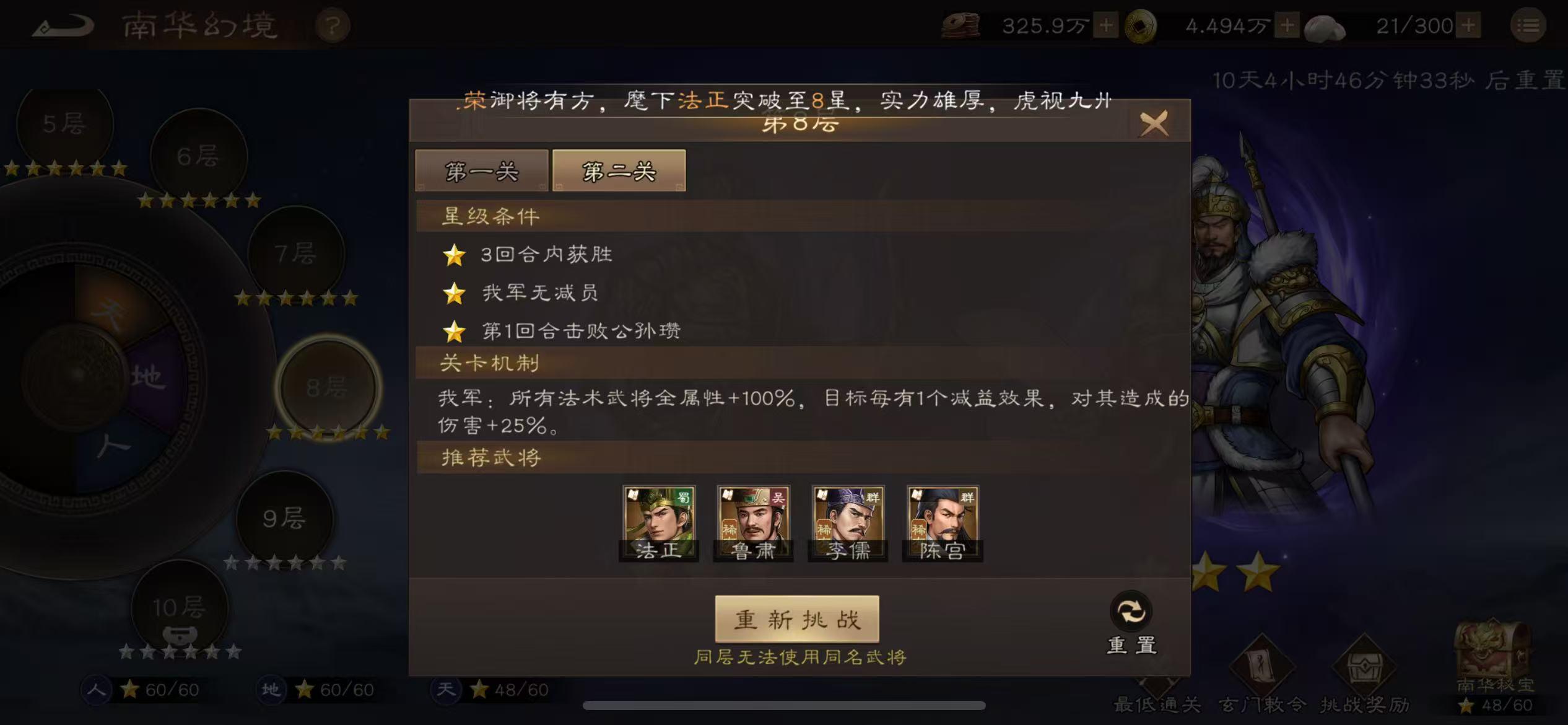Open the help icon beside 南华幻境 title
Screen dimensions: 1568x725
tap(333, 25)
